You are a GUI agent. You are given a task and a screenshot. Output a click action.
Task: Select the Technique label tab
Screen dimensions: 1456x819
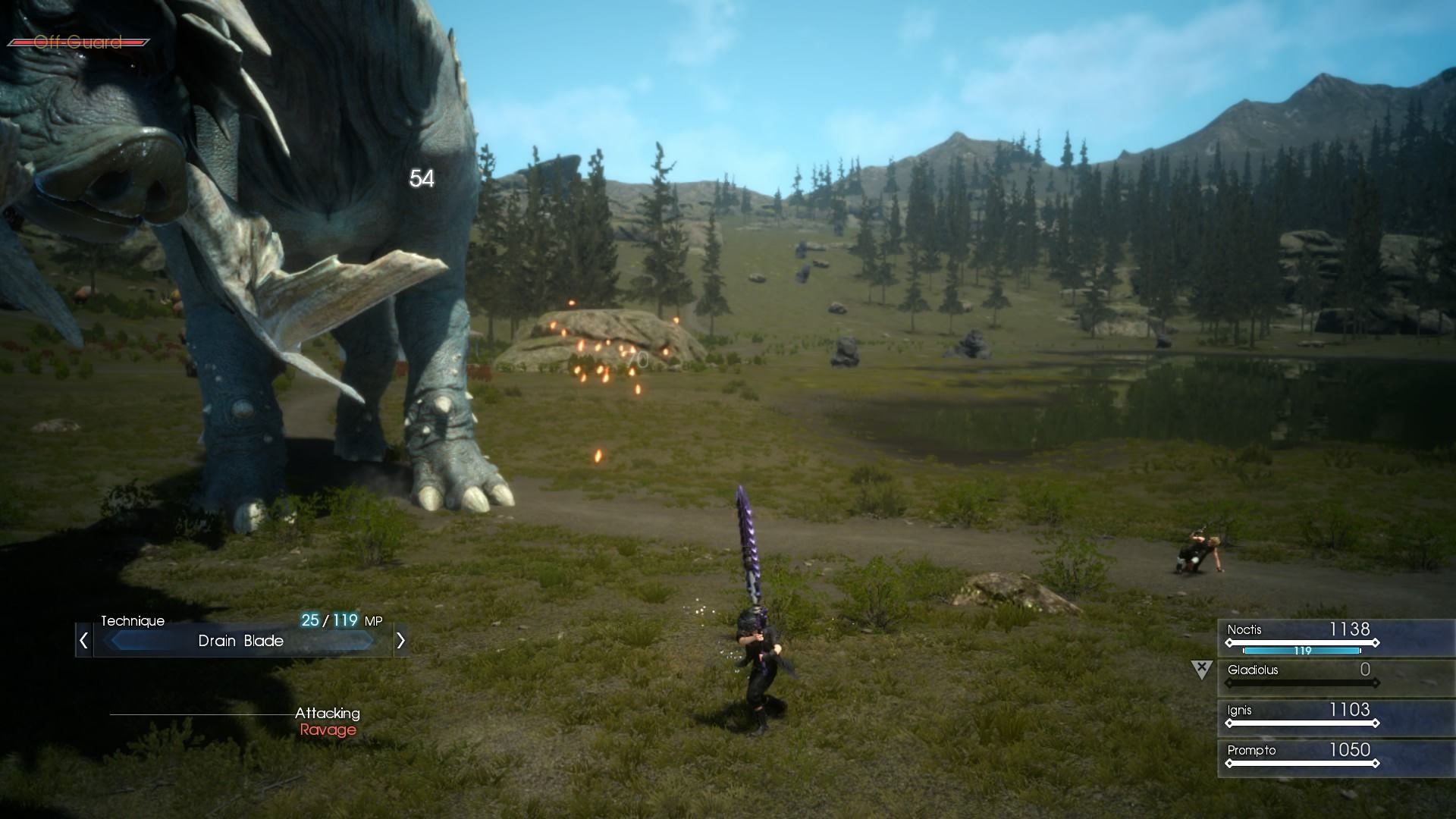[x=133, y=620]
